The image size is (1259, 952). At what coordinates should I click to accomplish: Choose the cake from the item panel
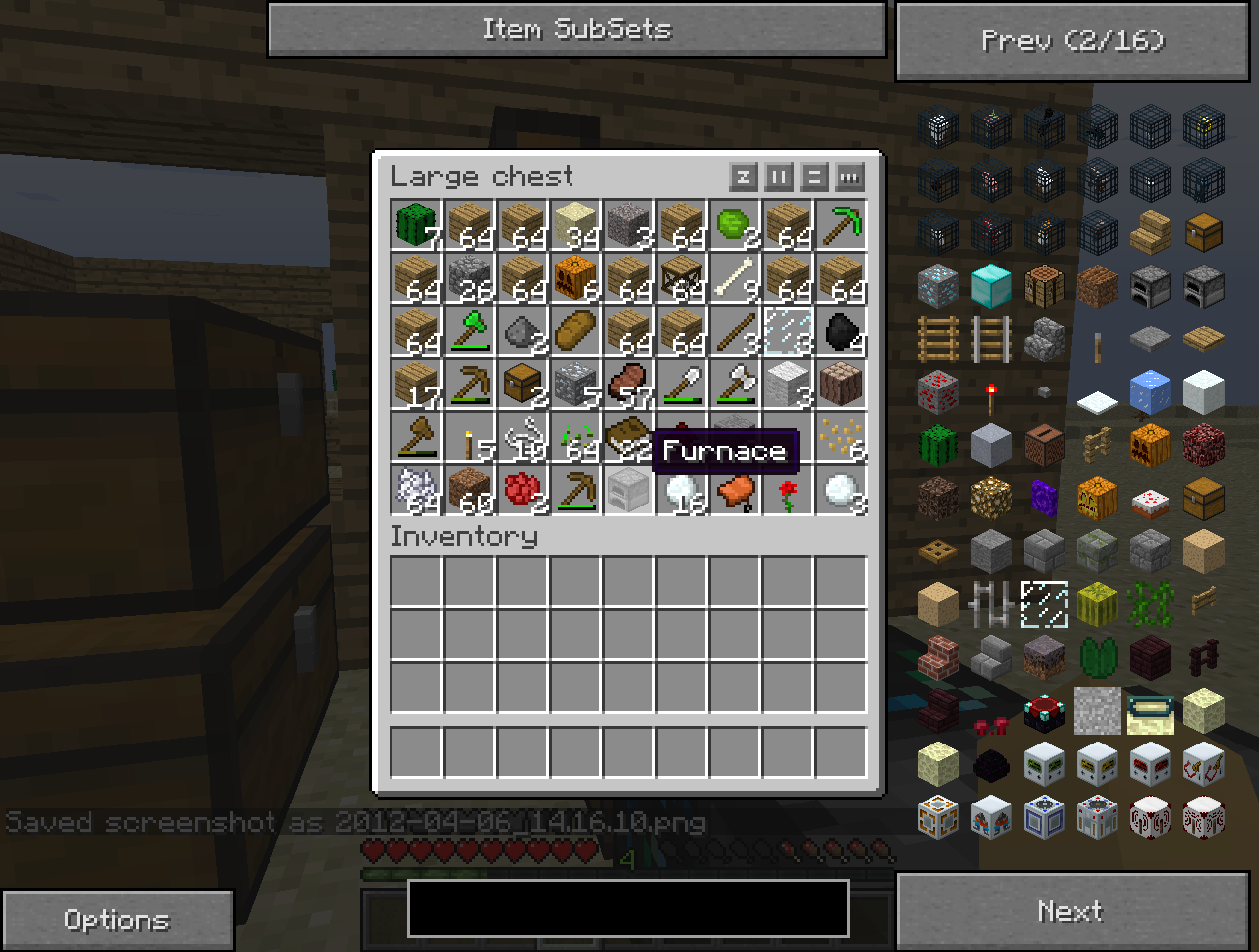click(x=1151, y=499)
